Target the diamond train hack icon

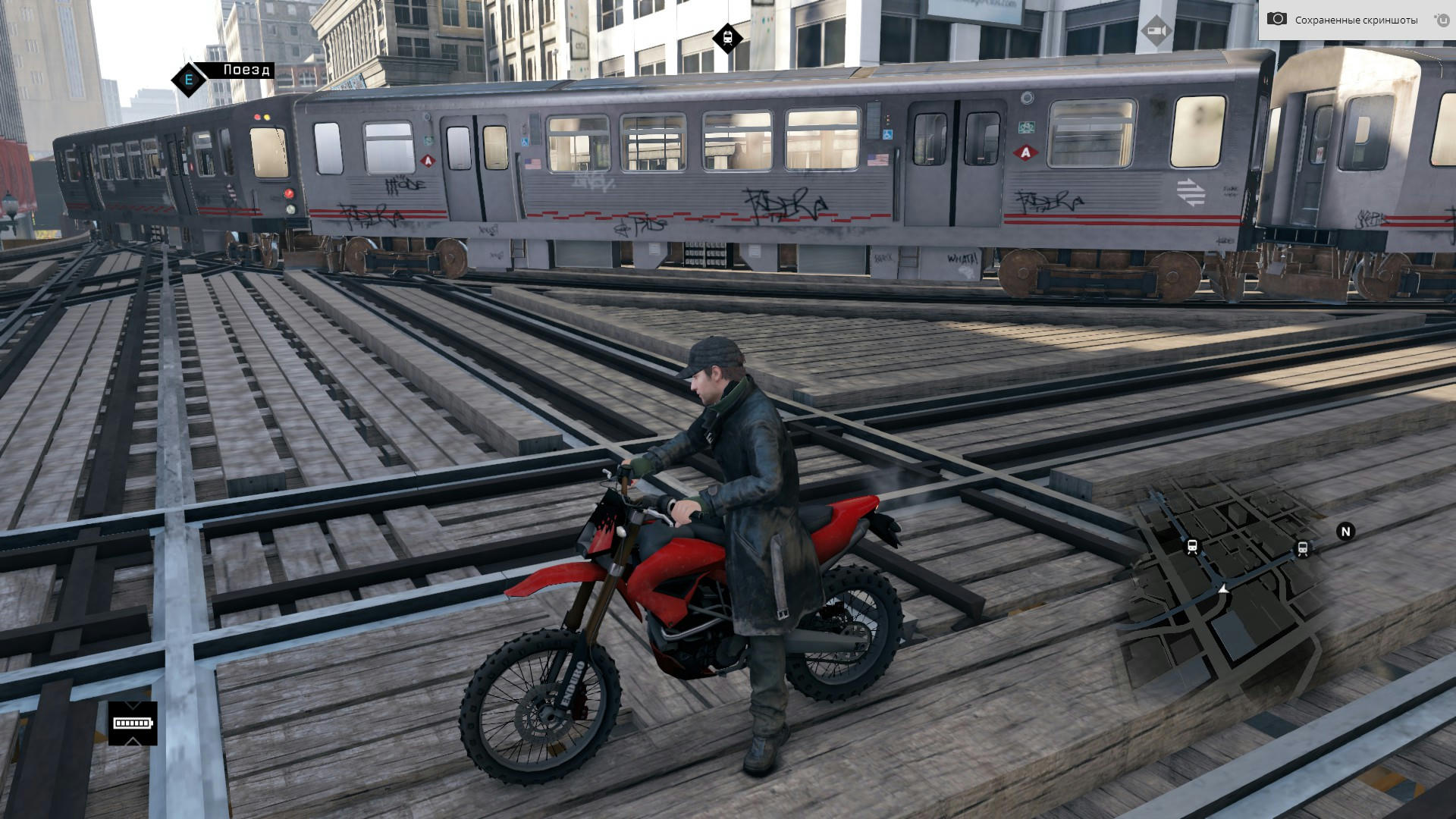727,36
